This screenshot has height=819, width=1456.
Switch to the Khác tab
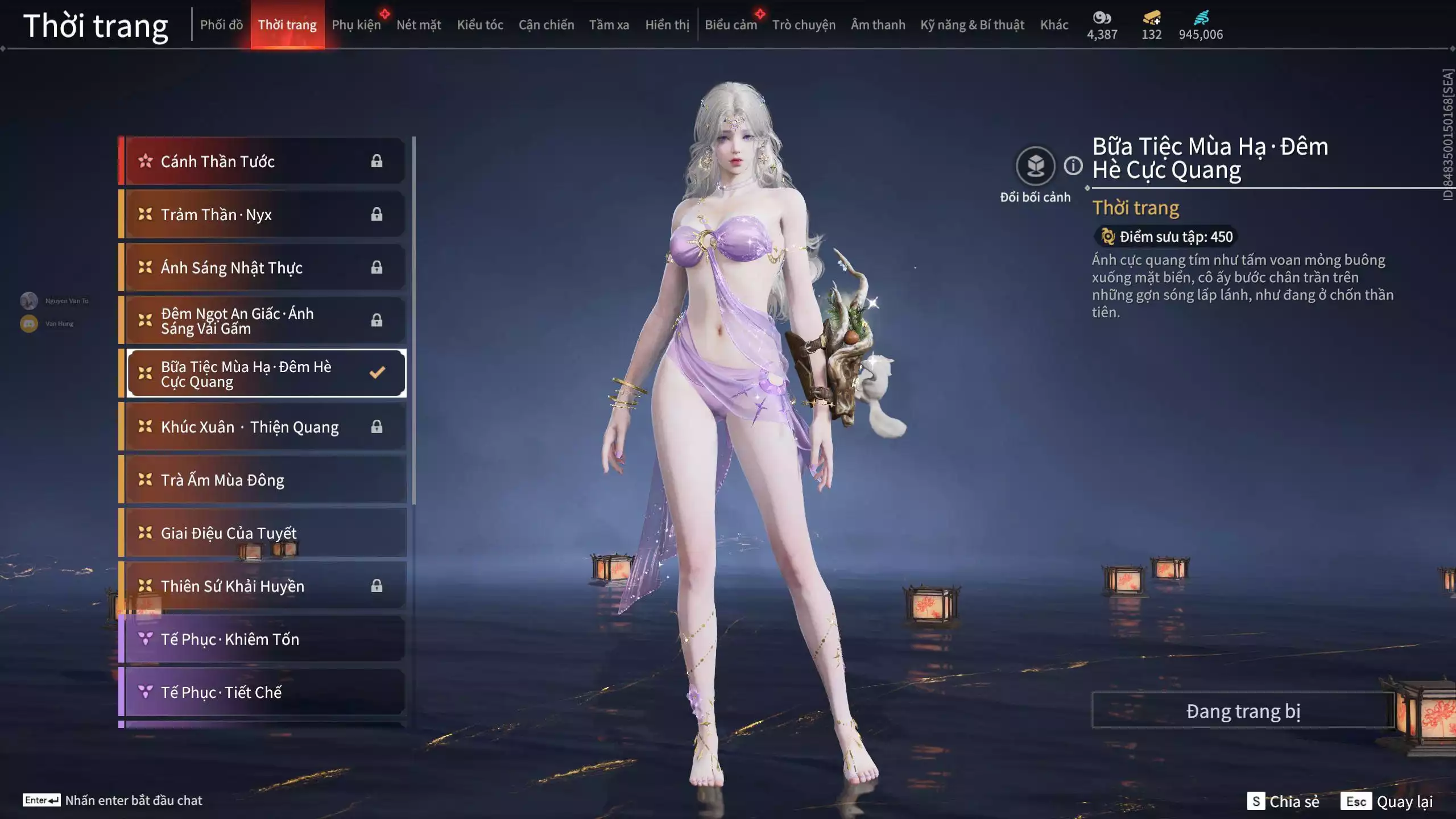click(x=1054, y=25)
